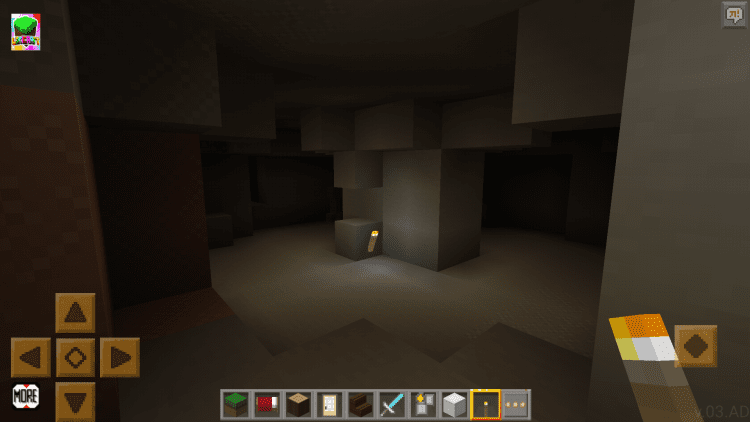Select the grass block hotbar slot
Viewport: 750px width, 422px height.
pyautogui.click(x=236, y=404)
